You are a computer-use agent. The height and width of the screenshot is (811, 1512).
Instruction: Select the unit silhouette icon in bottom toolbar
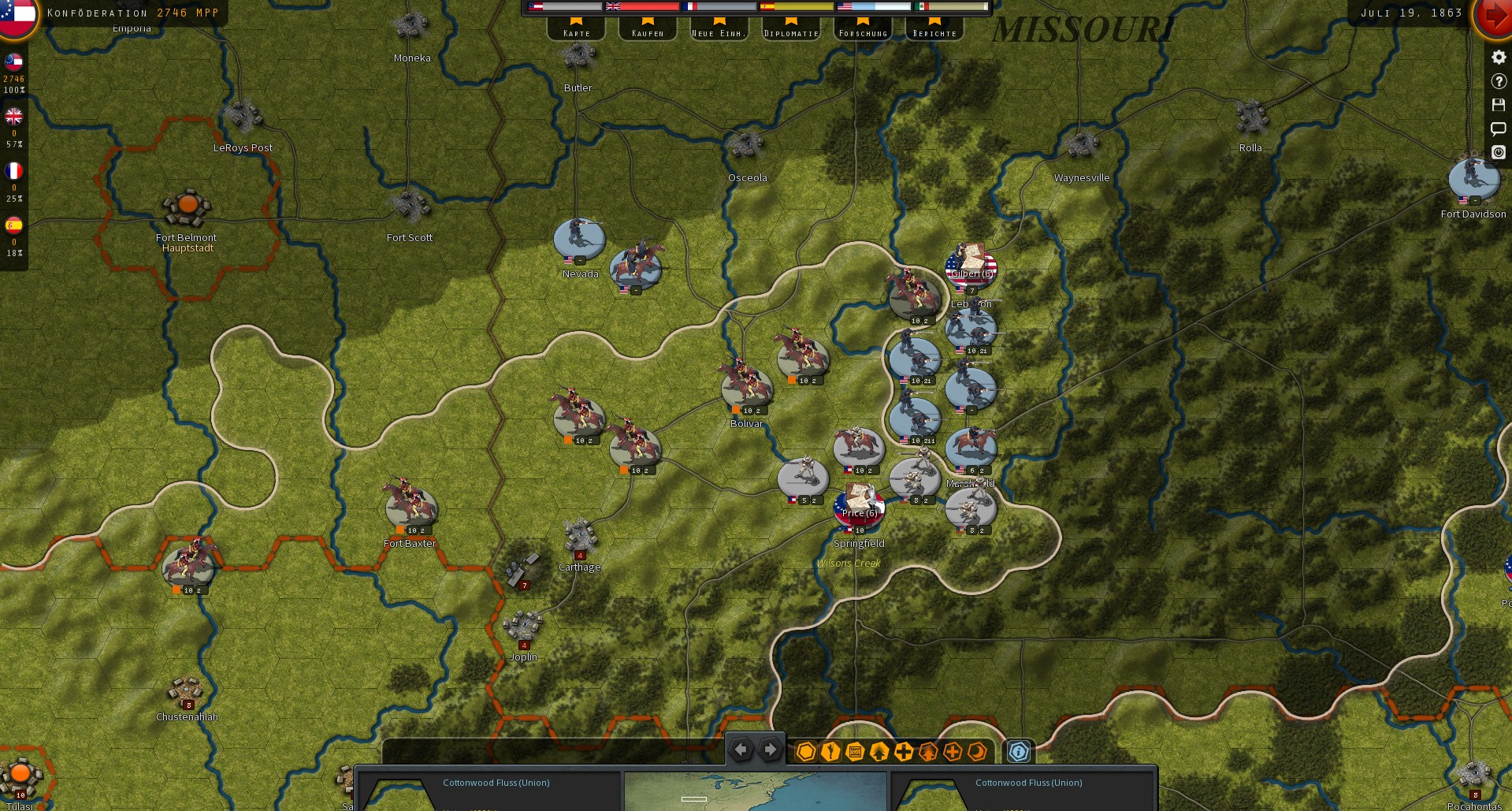point(830,753)
